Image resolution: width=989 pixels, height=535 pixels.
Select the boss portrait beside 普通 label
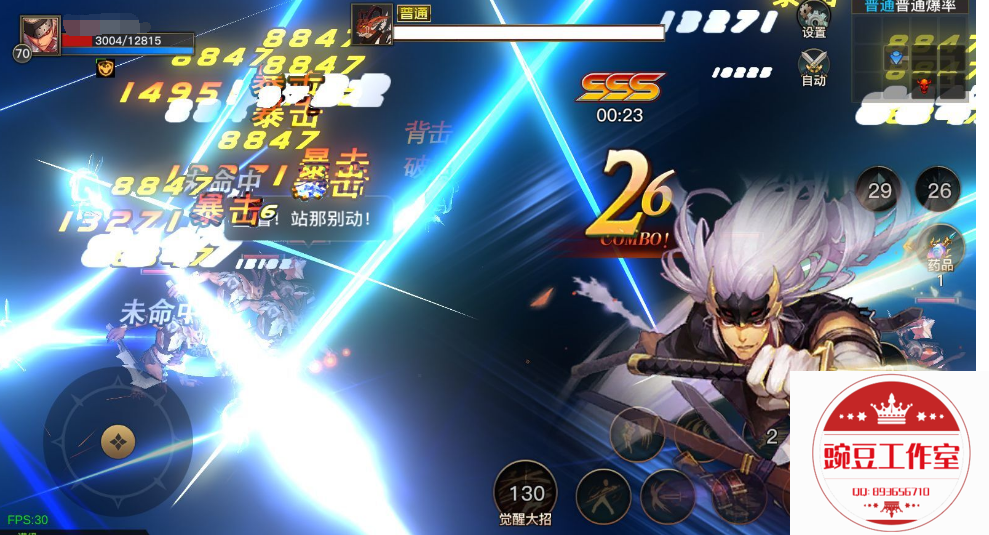coord(371,24)
